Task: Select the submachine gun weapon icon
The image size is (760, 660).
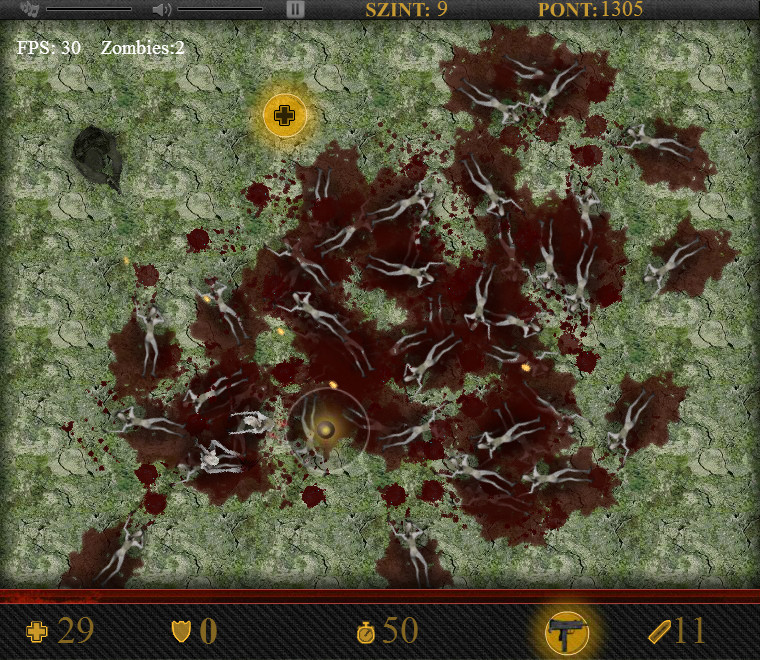Action: [567, 632]
